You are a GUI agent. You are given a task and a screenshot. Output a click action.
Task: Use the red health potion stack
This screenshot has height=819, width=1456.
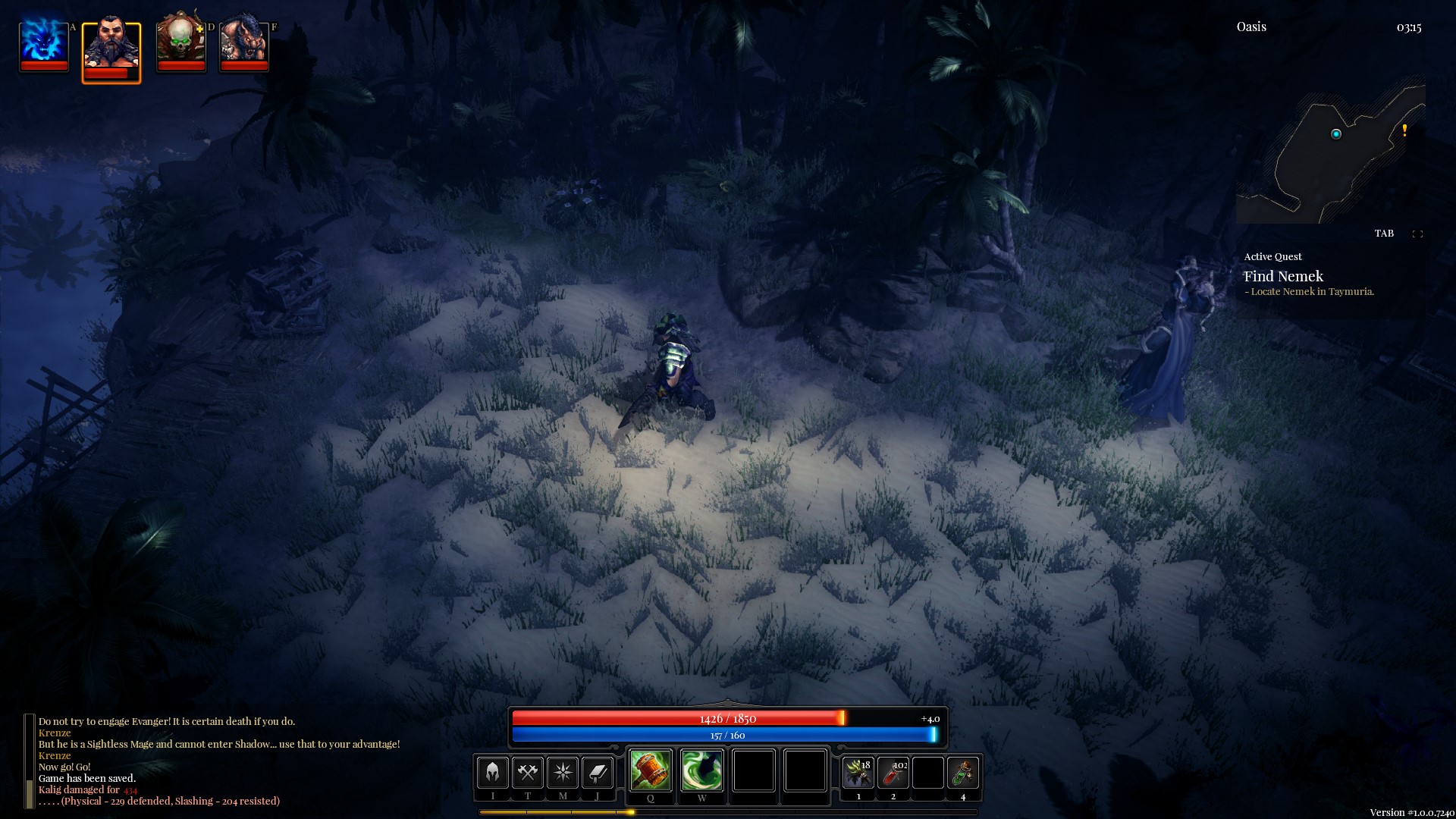(x=893, y=773)
